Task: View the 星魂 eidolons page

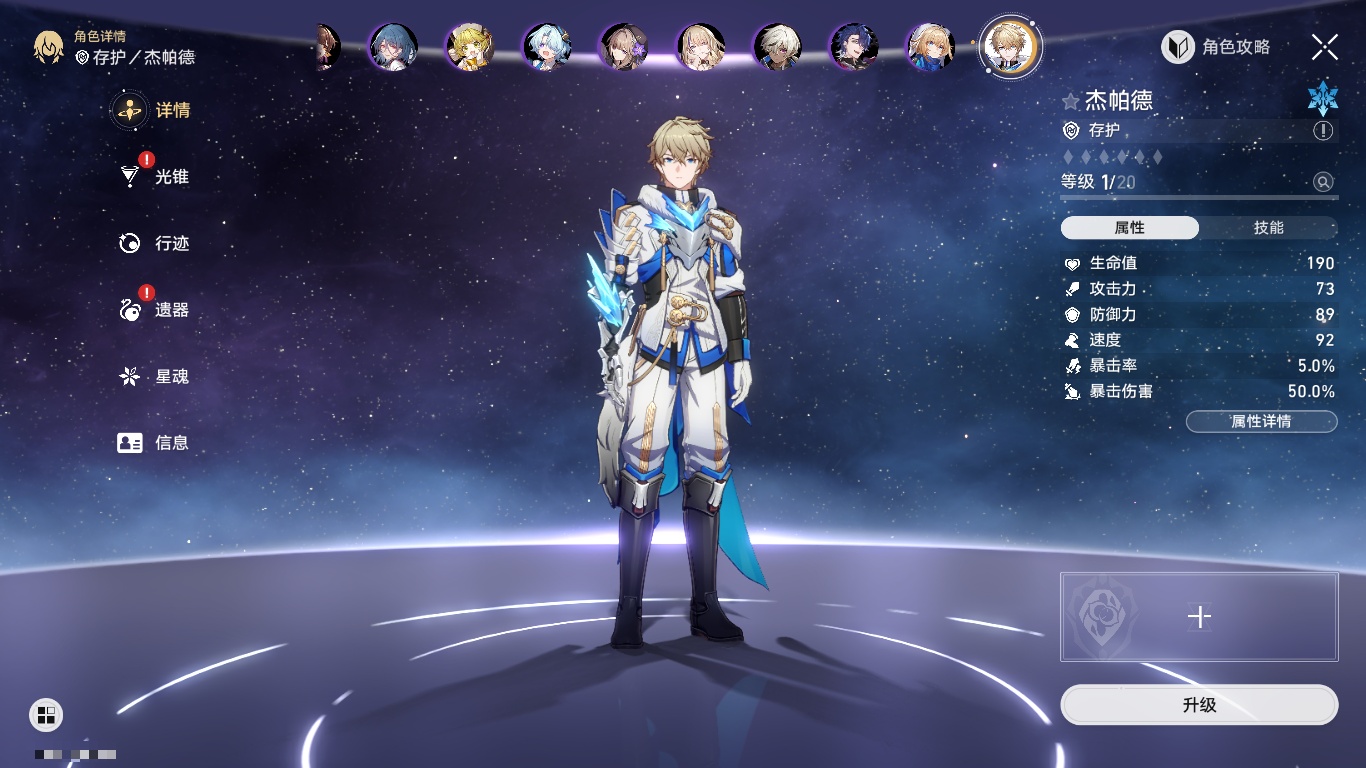Action: pyautogui.click(x=154, y=376)
